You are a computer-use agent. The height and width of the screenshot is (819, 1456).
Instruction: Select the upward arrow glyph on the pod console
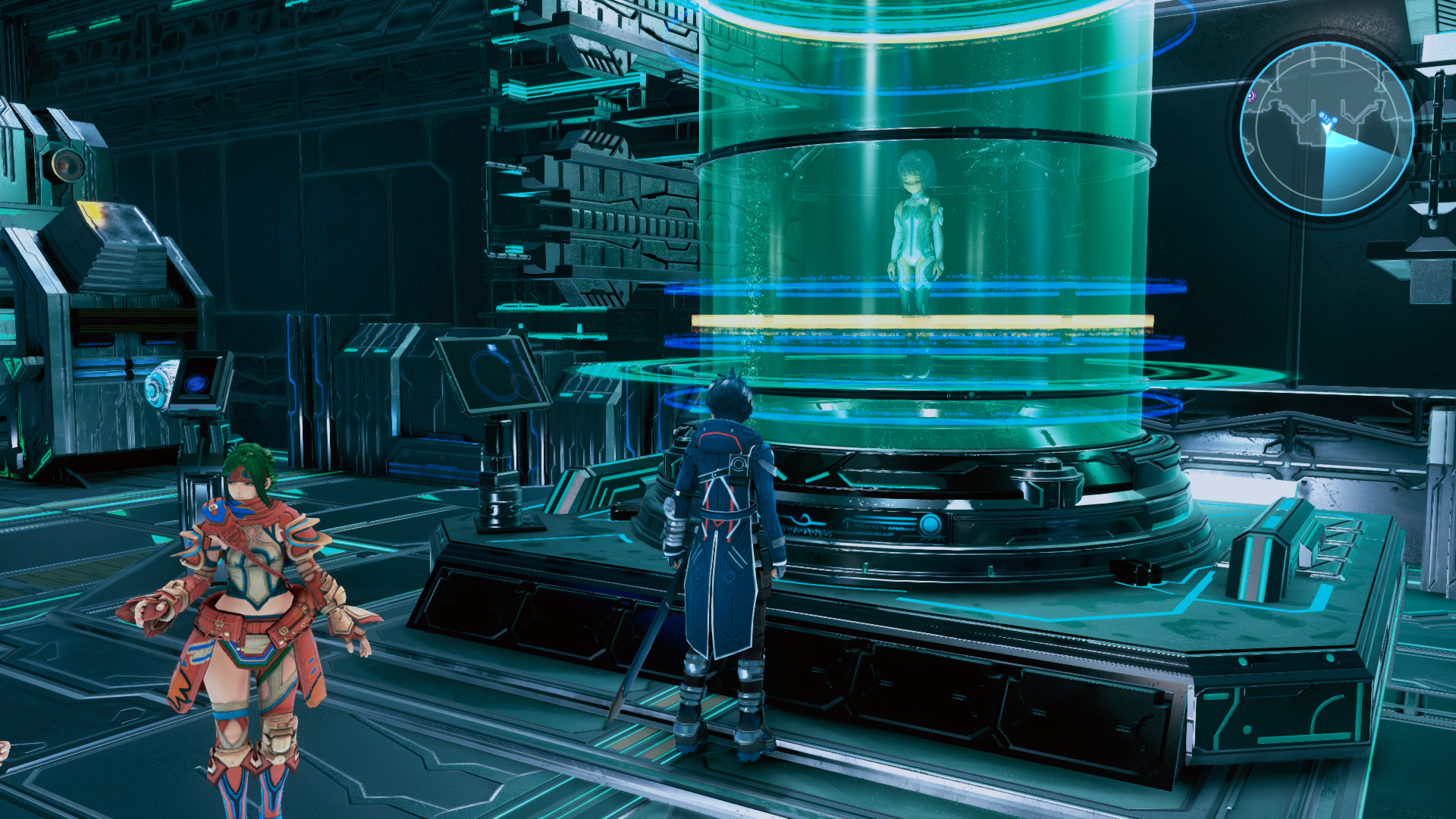847,521
